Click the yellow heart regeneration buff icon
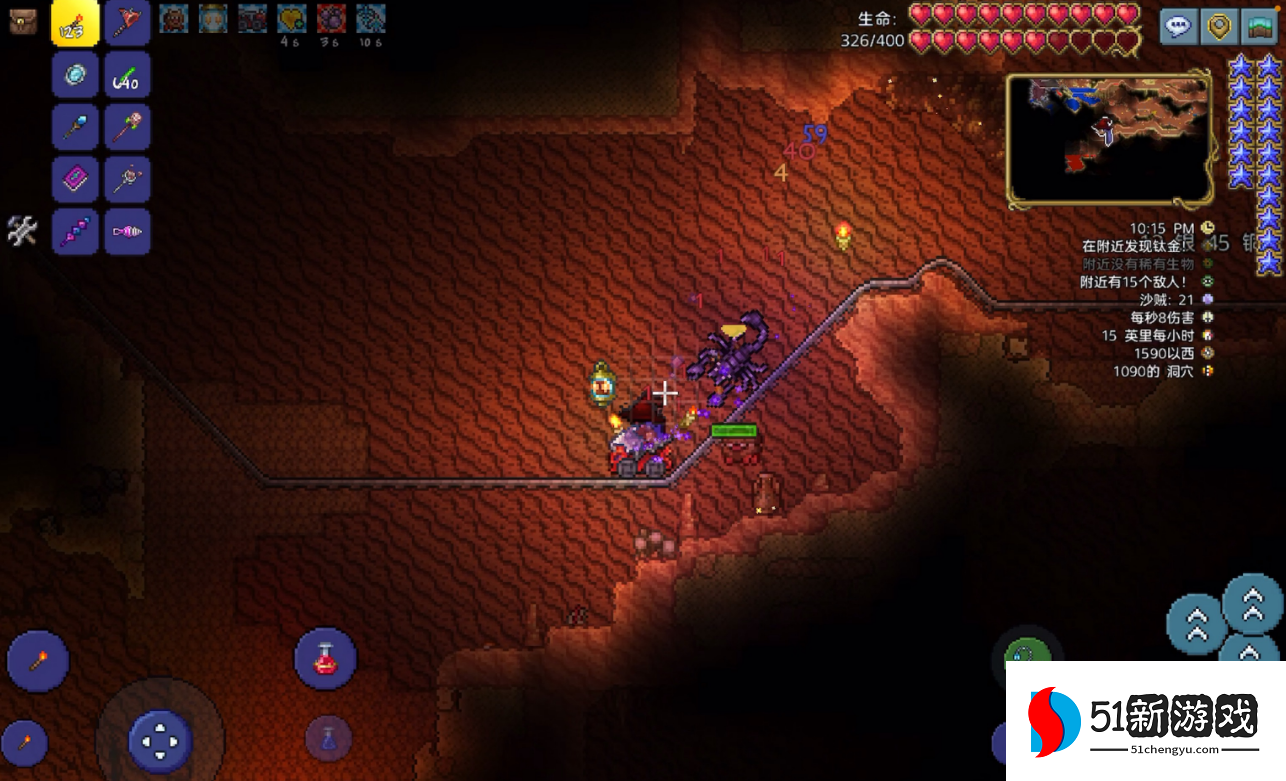The width and height of the screenshot is (1286, 781). [291, 19]
